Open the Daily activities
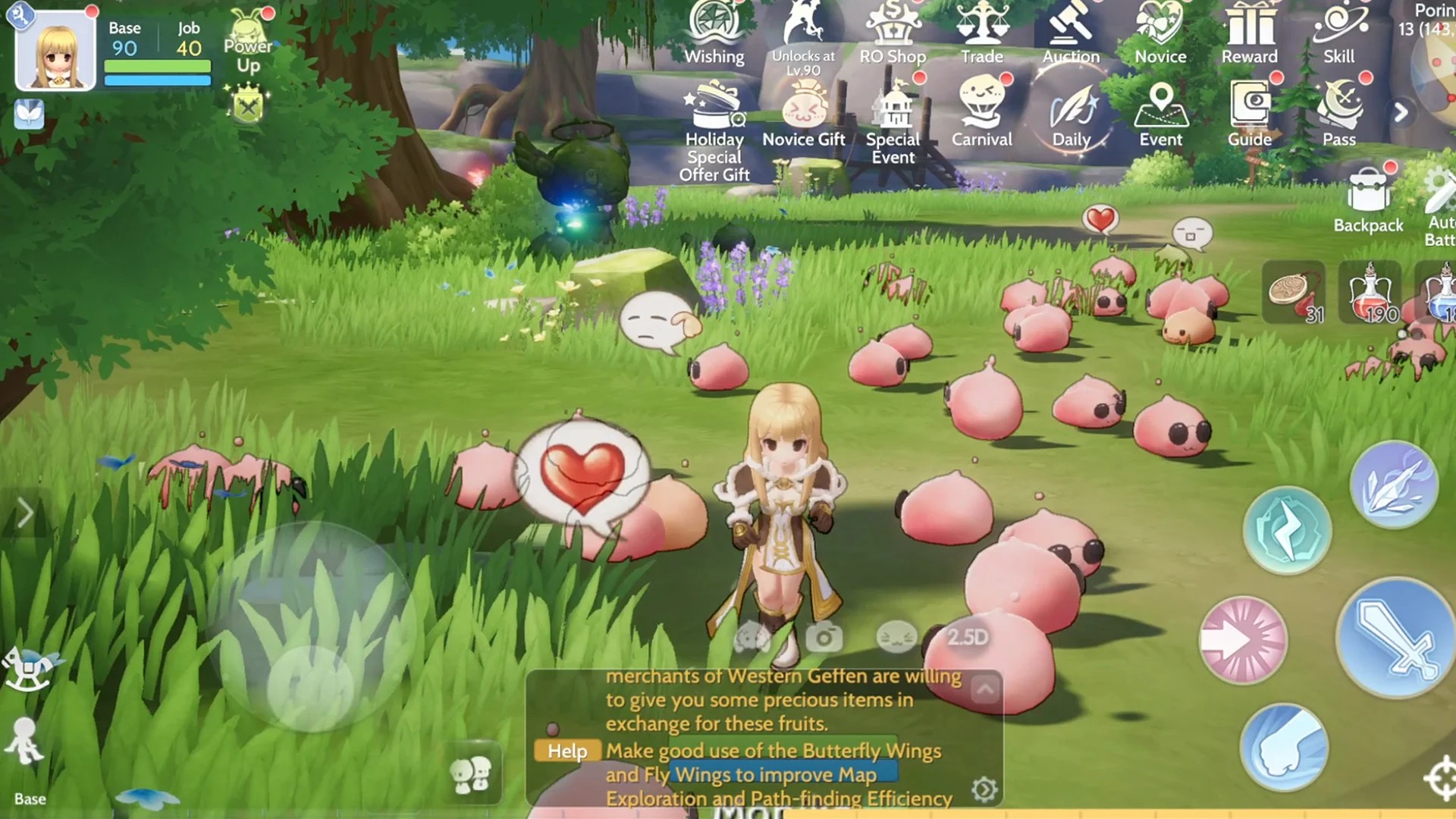 click(1072, 114)
